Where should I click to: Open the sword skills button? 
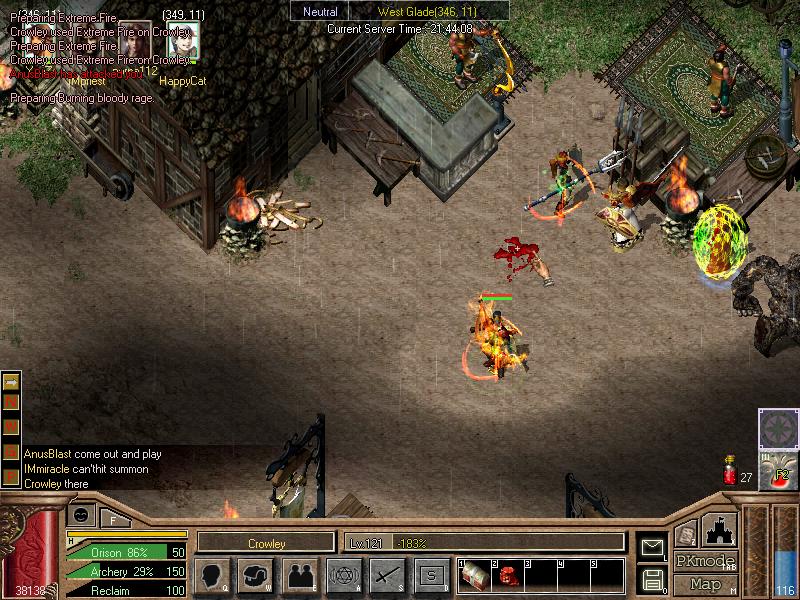pos(387,575)
